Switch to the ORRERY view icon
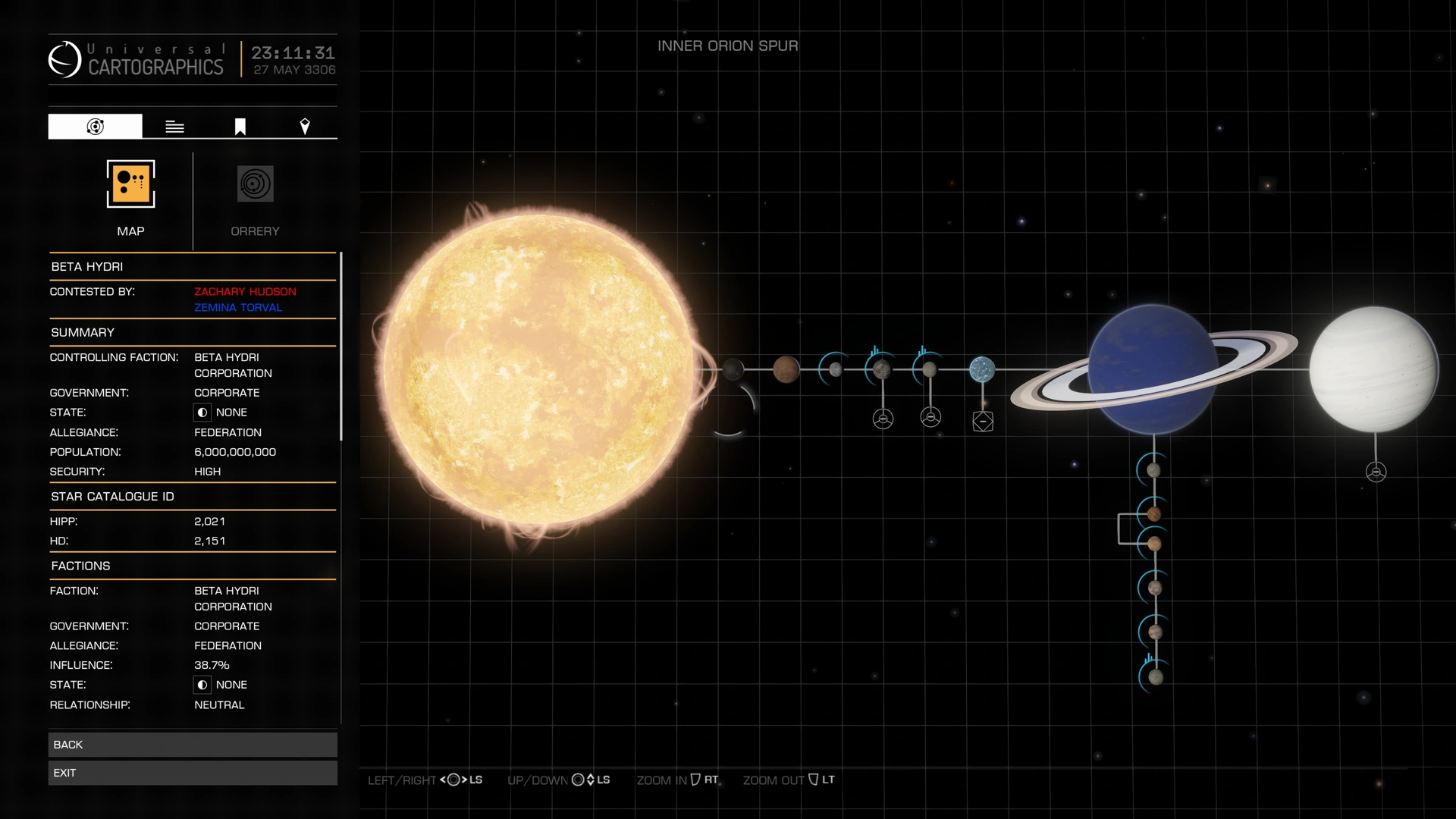Screen dimensions: 1456x819 (254, 184)
